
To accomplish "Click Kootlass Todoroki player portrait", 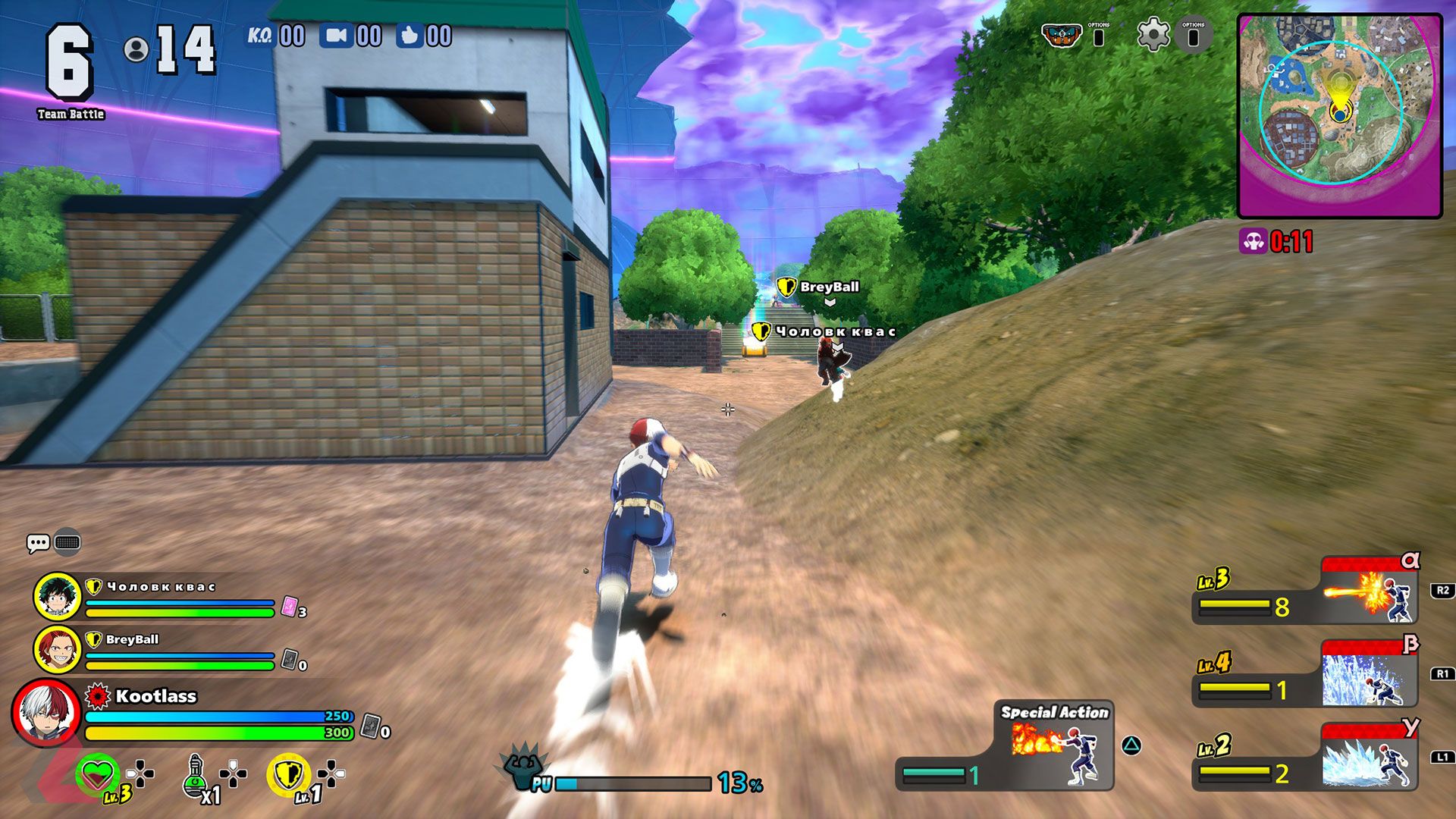I will click(45, 713).
